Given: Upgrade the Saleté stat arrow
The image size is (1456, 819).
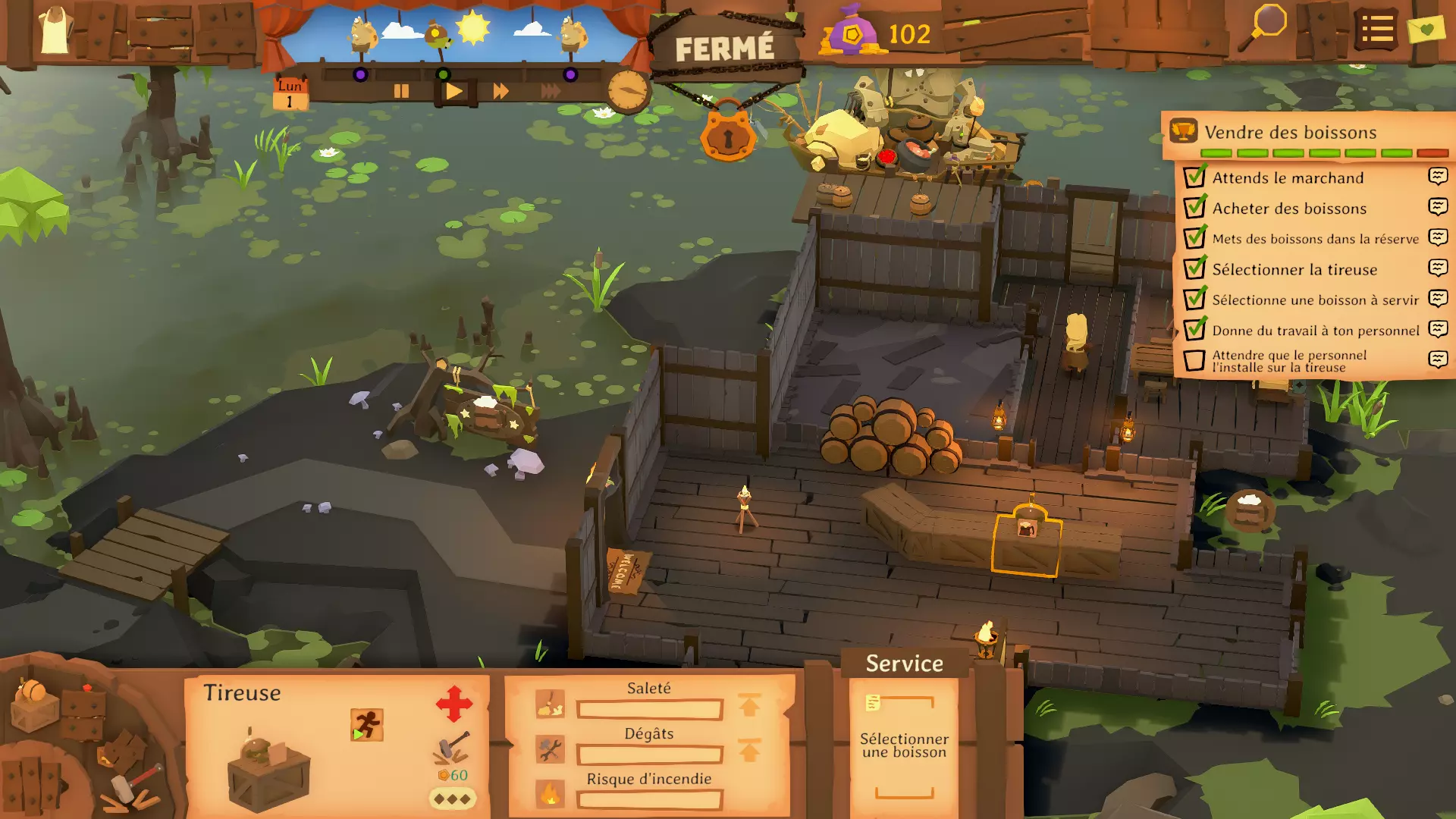Looking at the screenshot, I should point(749,706).
